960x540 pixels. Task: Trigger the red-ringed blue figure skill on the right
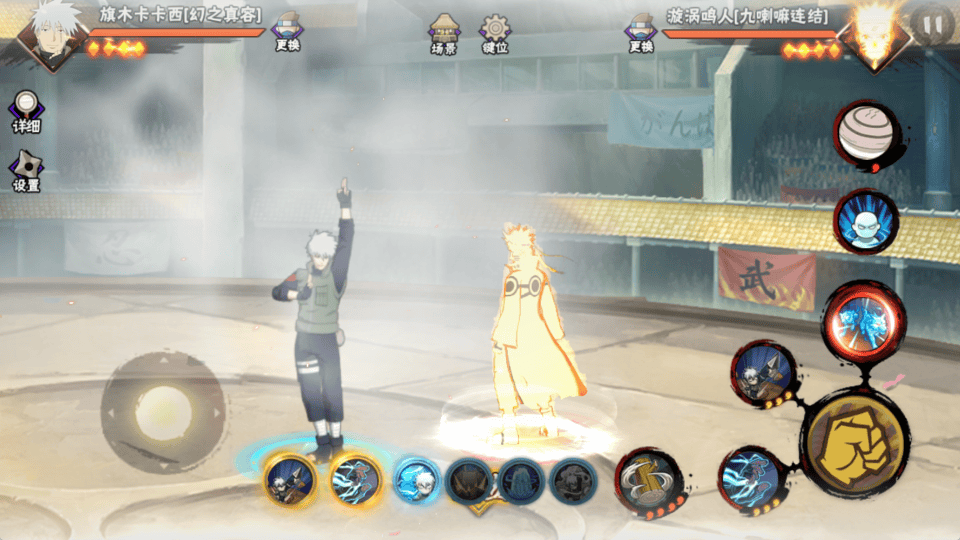pos(866,222)
